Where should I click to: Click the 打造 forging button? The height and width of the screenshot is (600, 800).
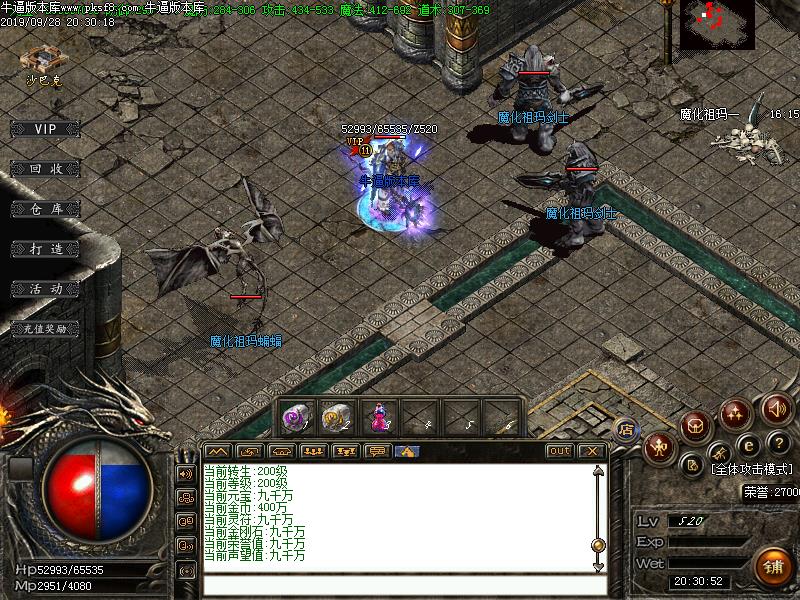[45, 248]
